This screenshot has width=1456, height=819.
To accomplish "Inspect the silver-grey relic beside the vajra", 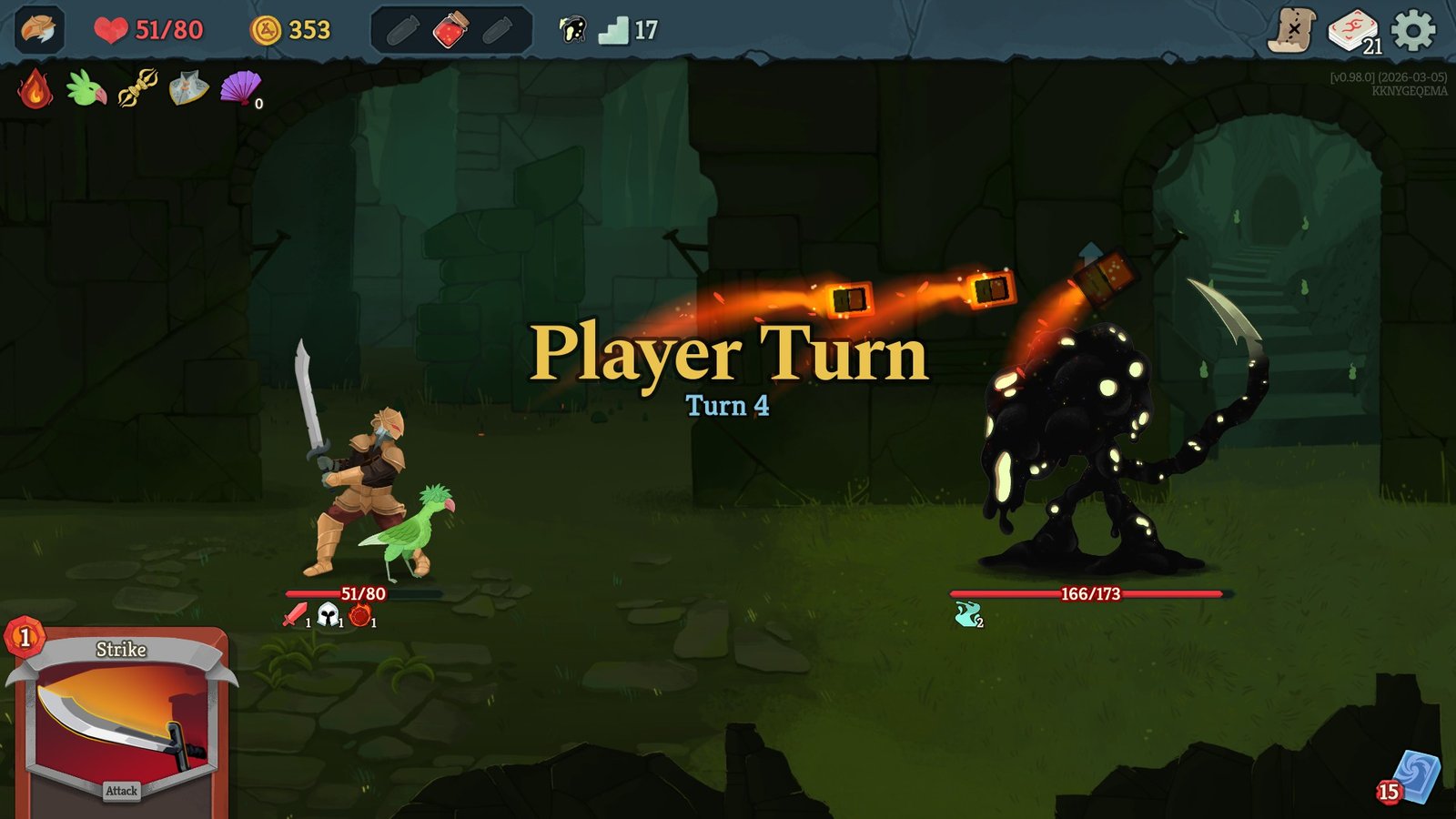I will [188, 89].
